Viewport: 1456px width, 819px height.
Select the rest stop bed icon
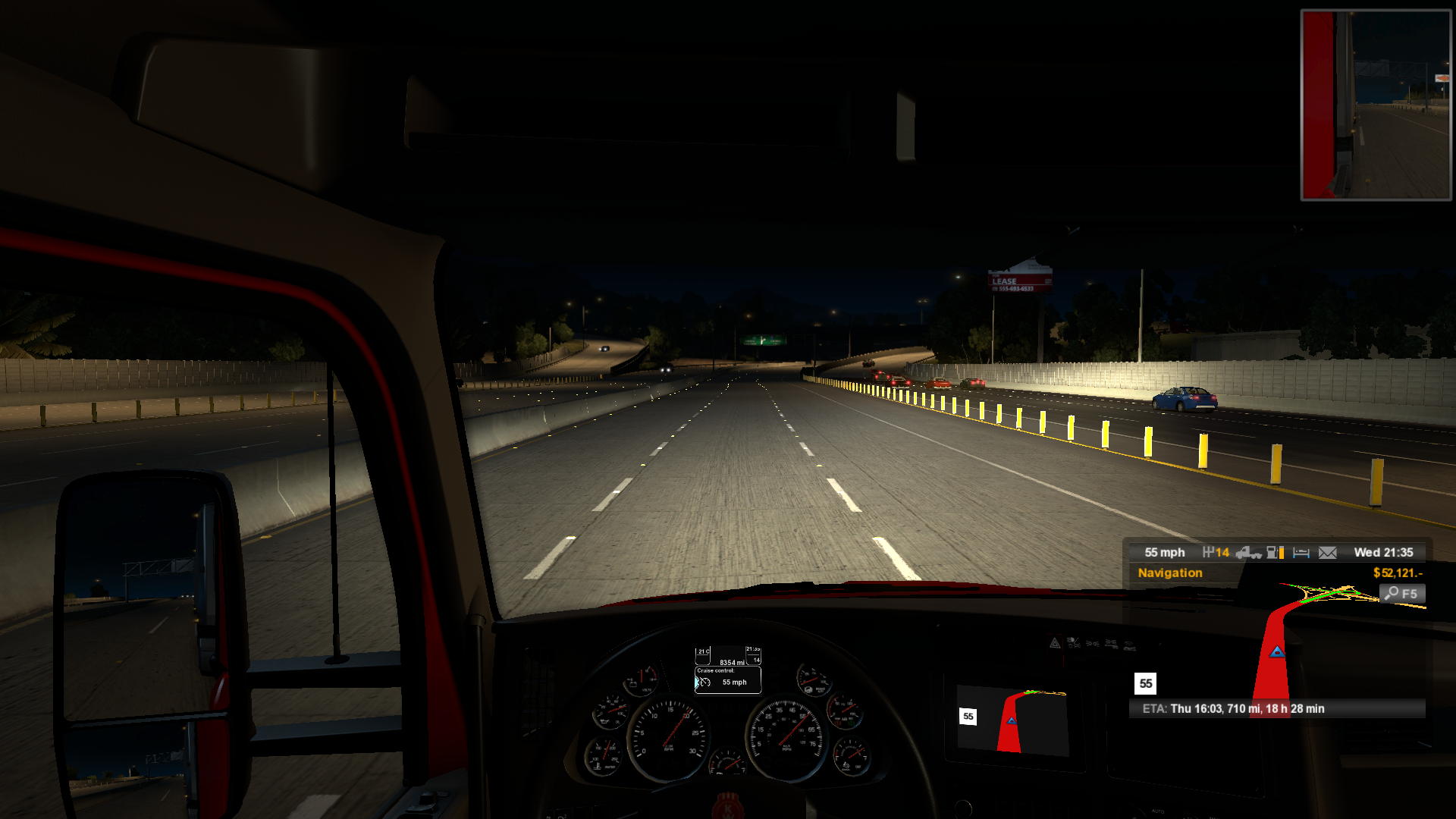pyautogui.click(x=1302, y=553)
